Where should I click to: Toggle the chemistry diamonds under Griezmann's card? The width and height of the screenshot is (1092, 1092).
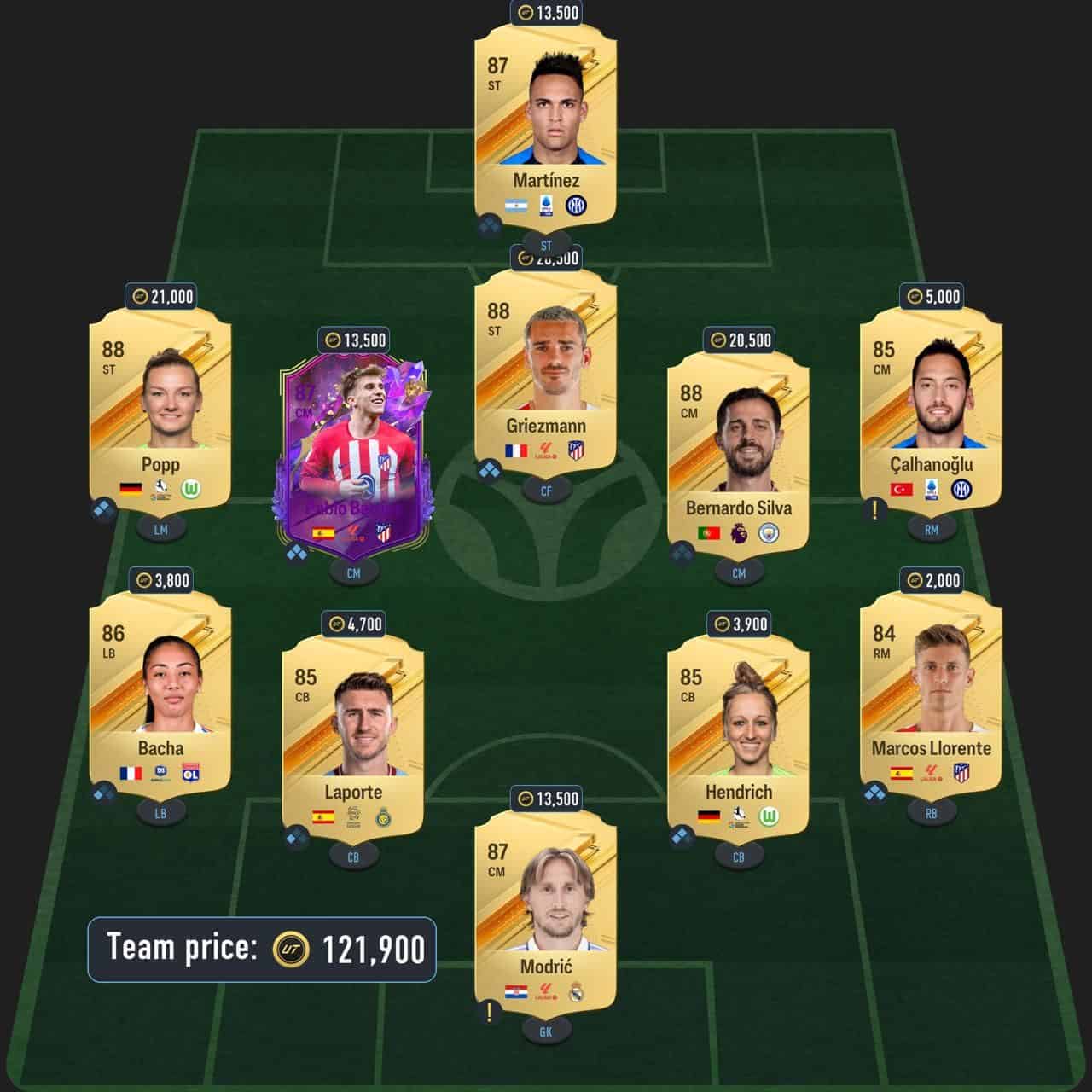(x=491, y=470)
